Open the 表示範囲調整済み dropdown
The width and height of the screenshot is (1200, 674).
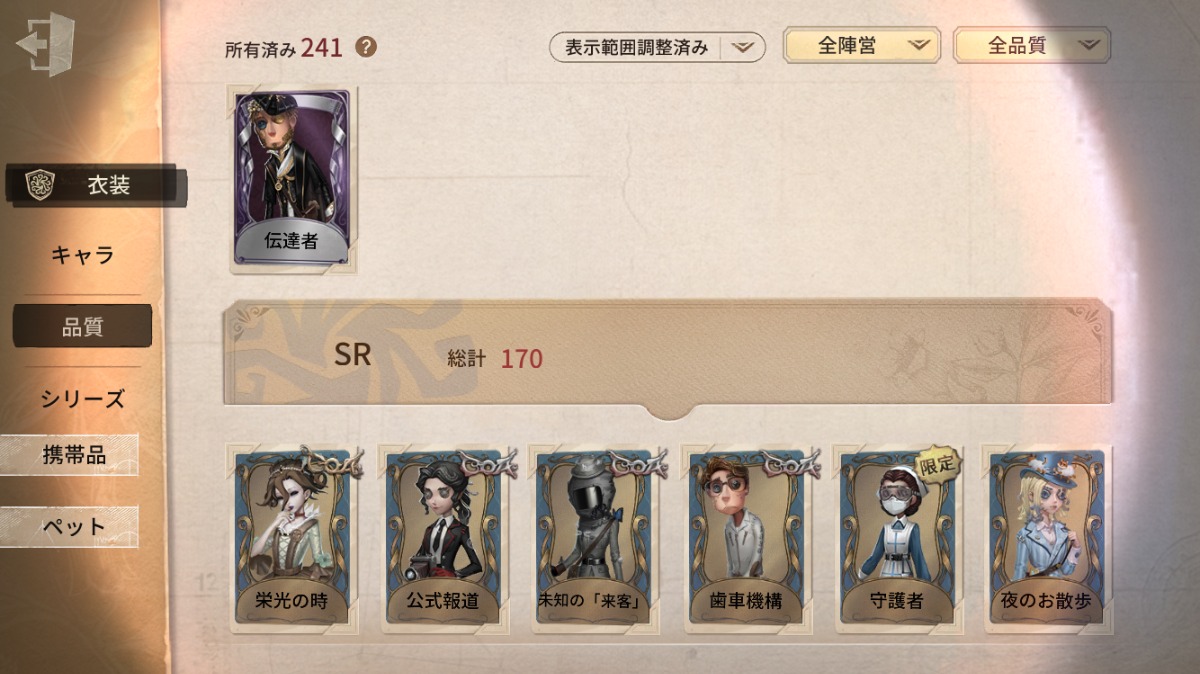657,47
